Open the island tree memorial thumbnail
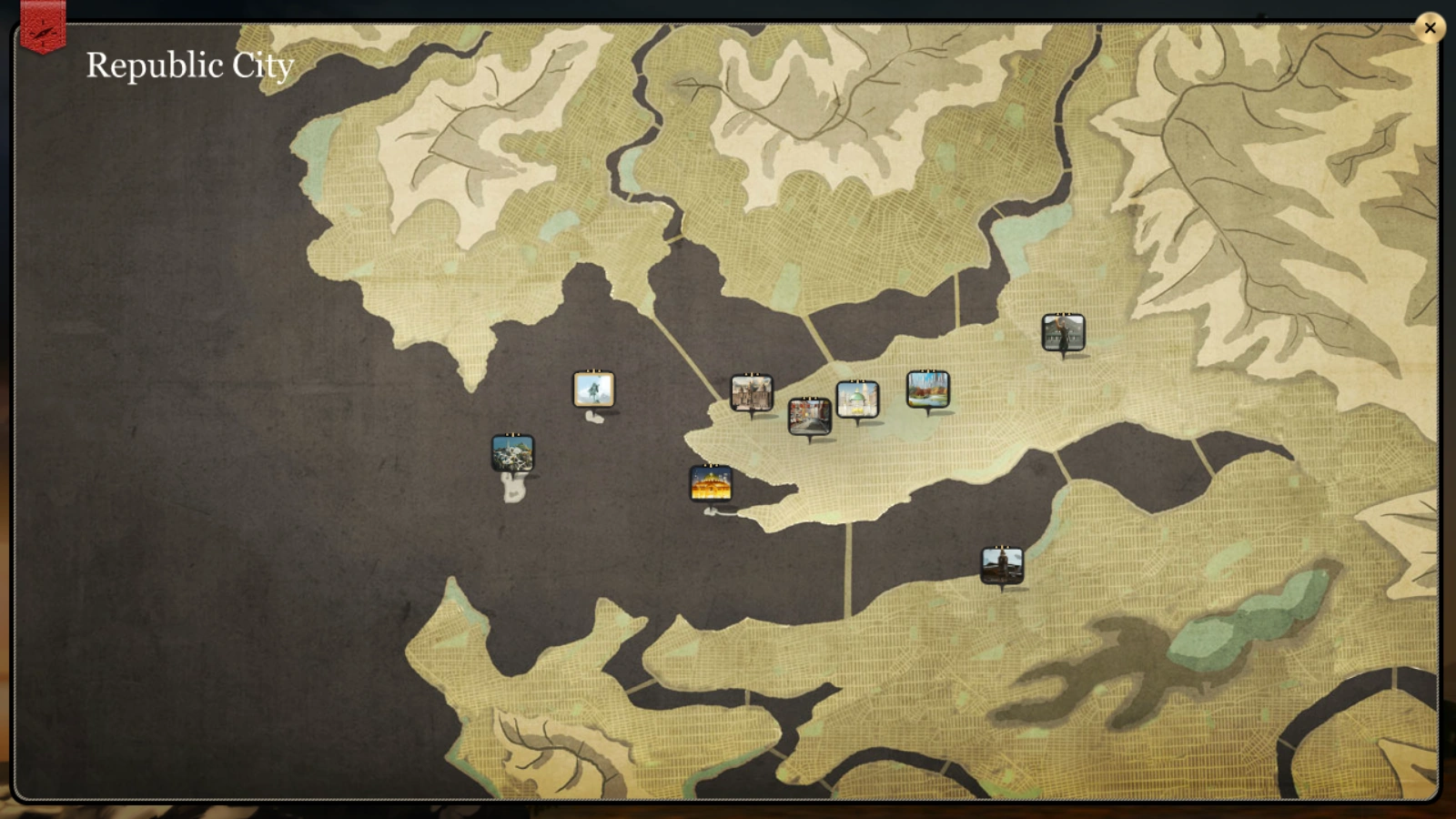This screenshot has height=819, width=1456. [x=592, y=389]
